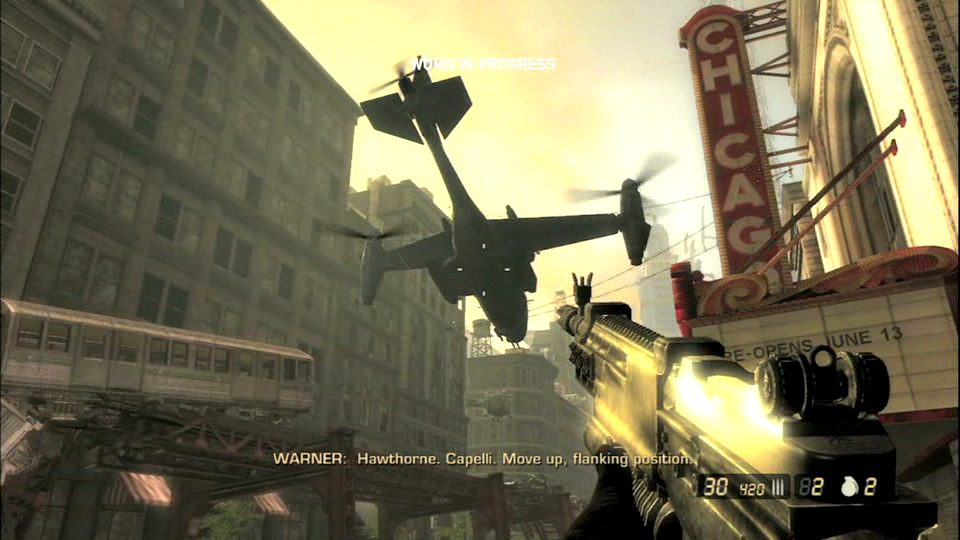Click the bullet magazine icon beside ammo
960x540 pixels.
pos(777,488)
